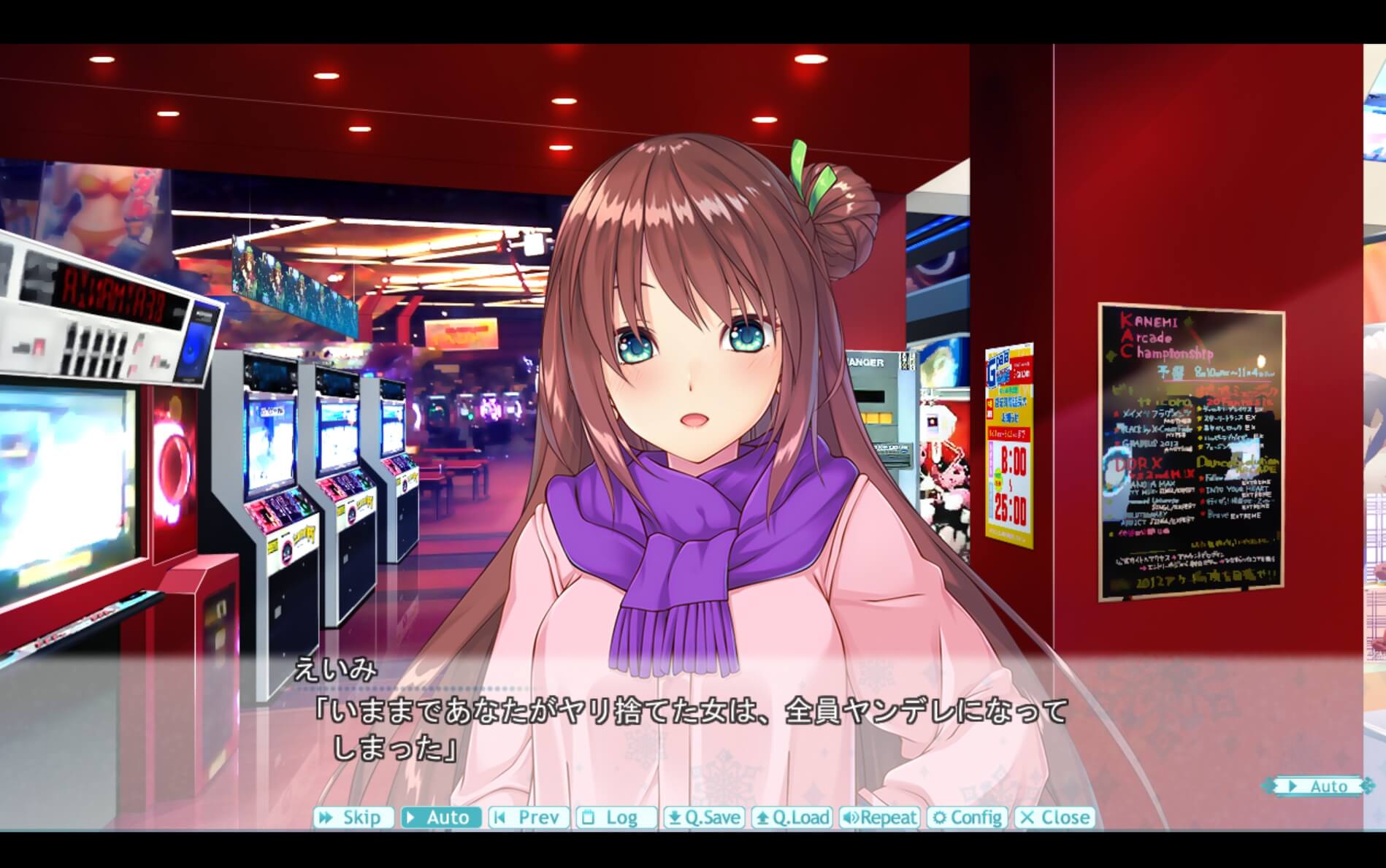Viewport: 1386px width, 868px height.
Task: Toggle the Auto indicator at bottom right
Action: [x=1330, y=786]
